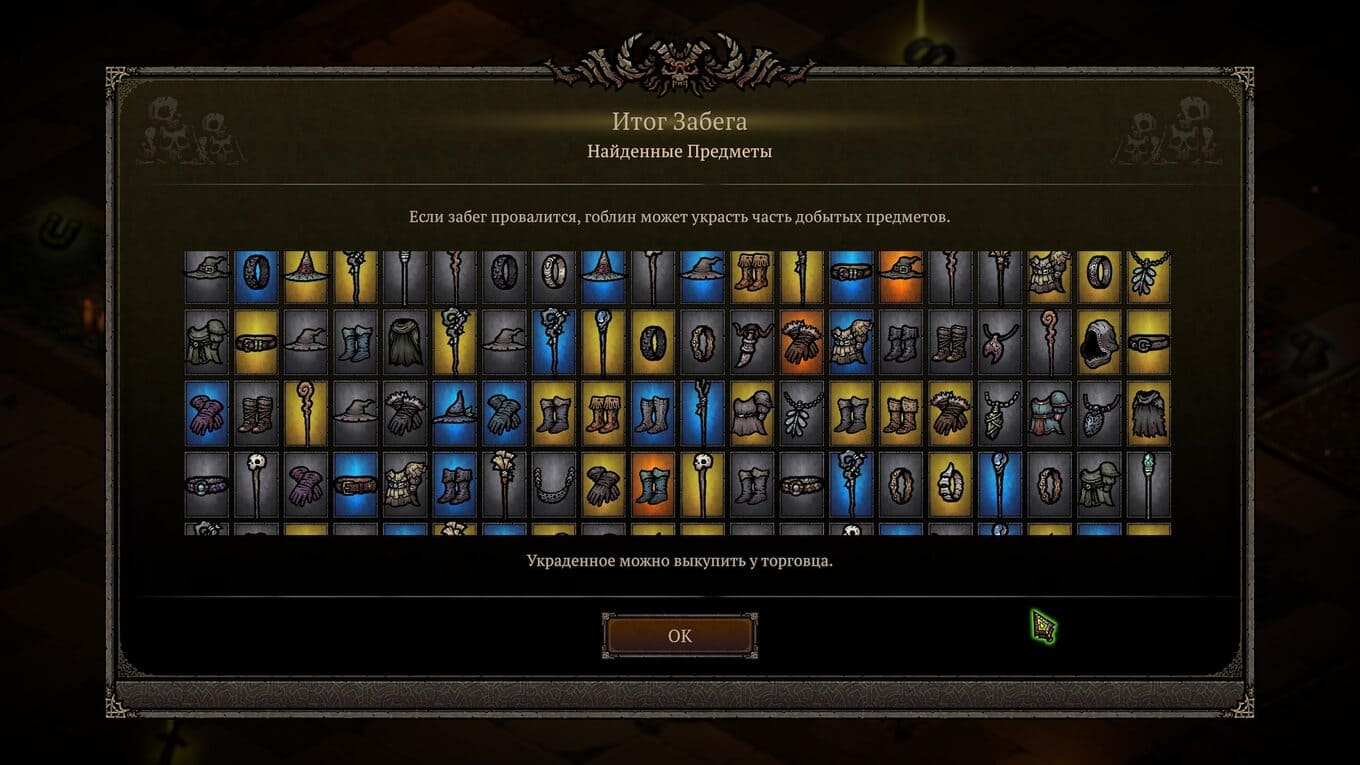Select the purple belt with blue gem
Viewport: 1360px width, 765px height.
coord(207,485)
